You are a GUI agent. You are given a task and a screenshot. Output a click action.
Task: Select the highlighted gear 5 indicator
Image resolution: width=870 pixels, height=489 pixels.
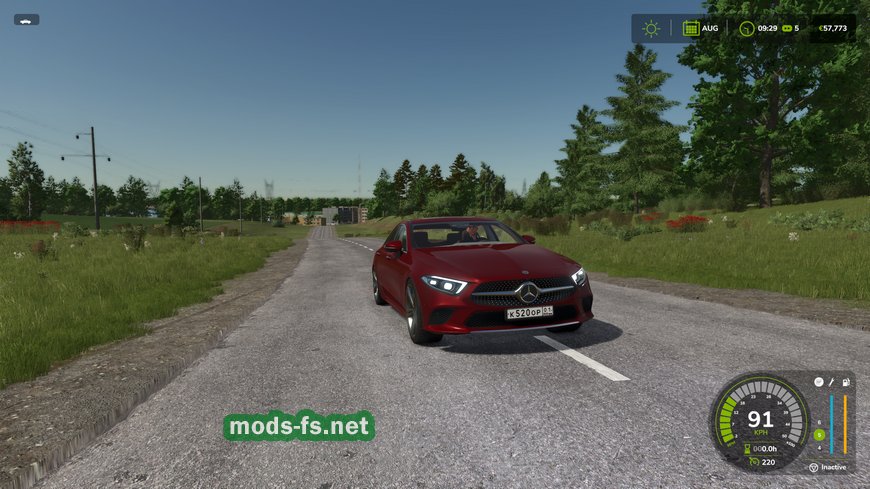[x=819, y=434]
